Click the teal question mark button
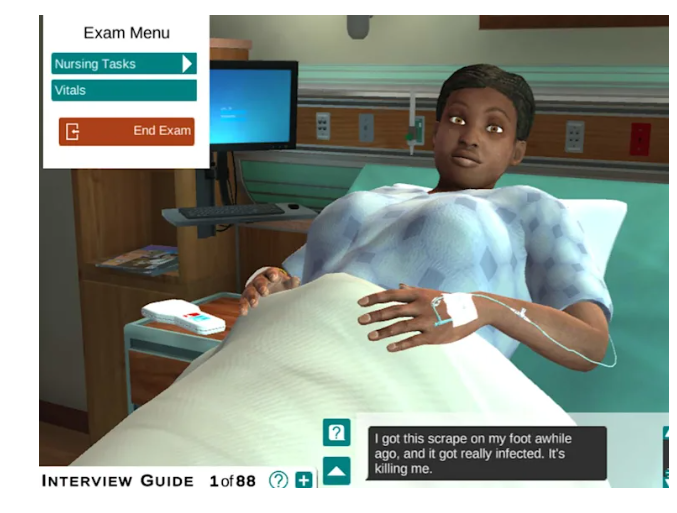 336,433
